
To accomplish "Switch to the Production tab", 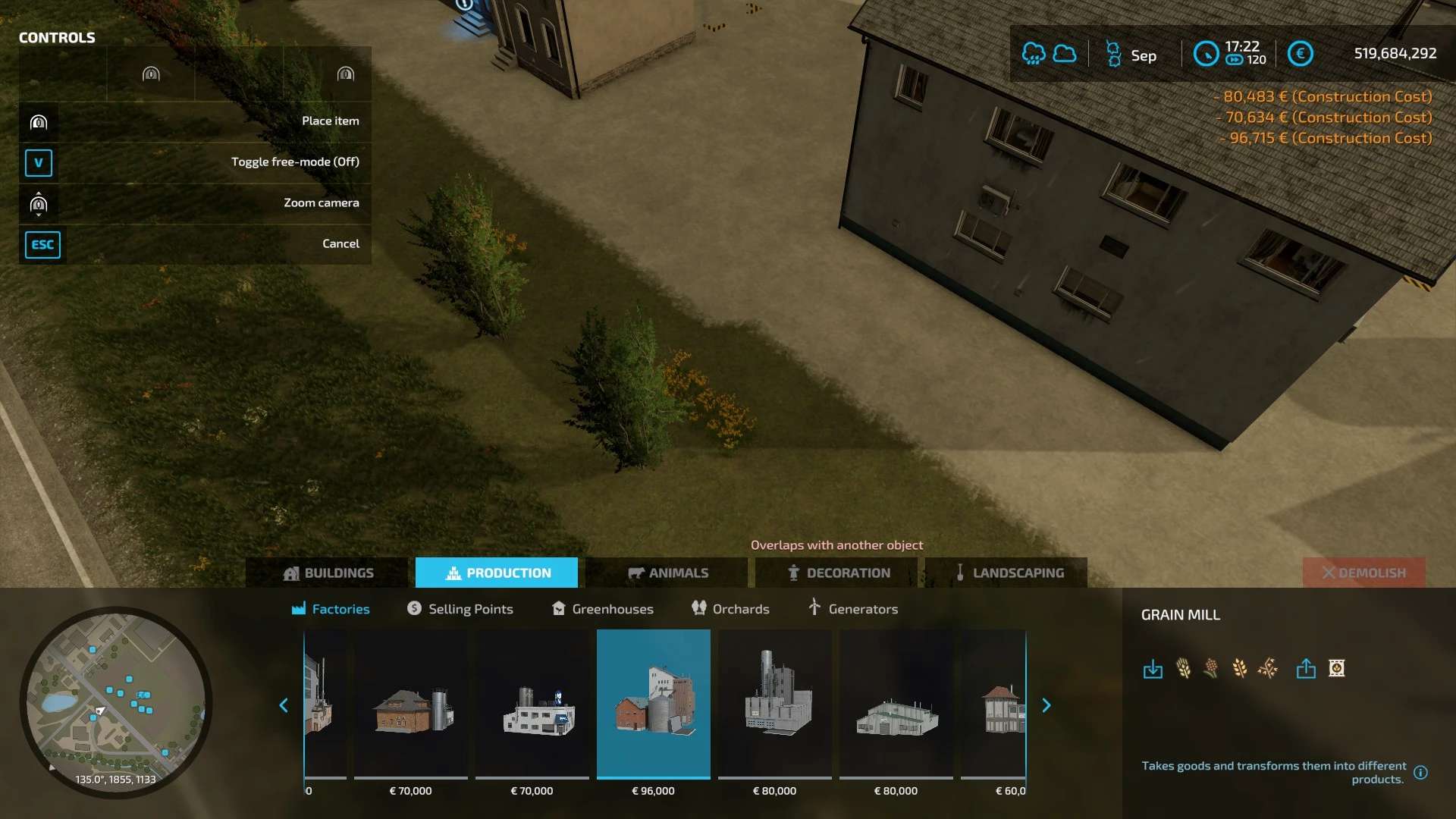I will 497,573.
